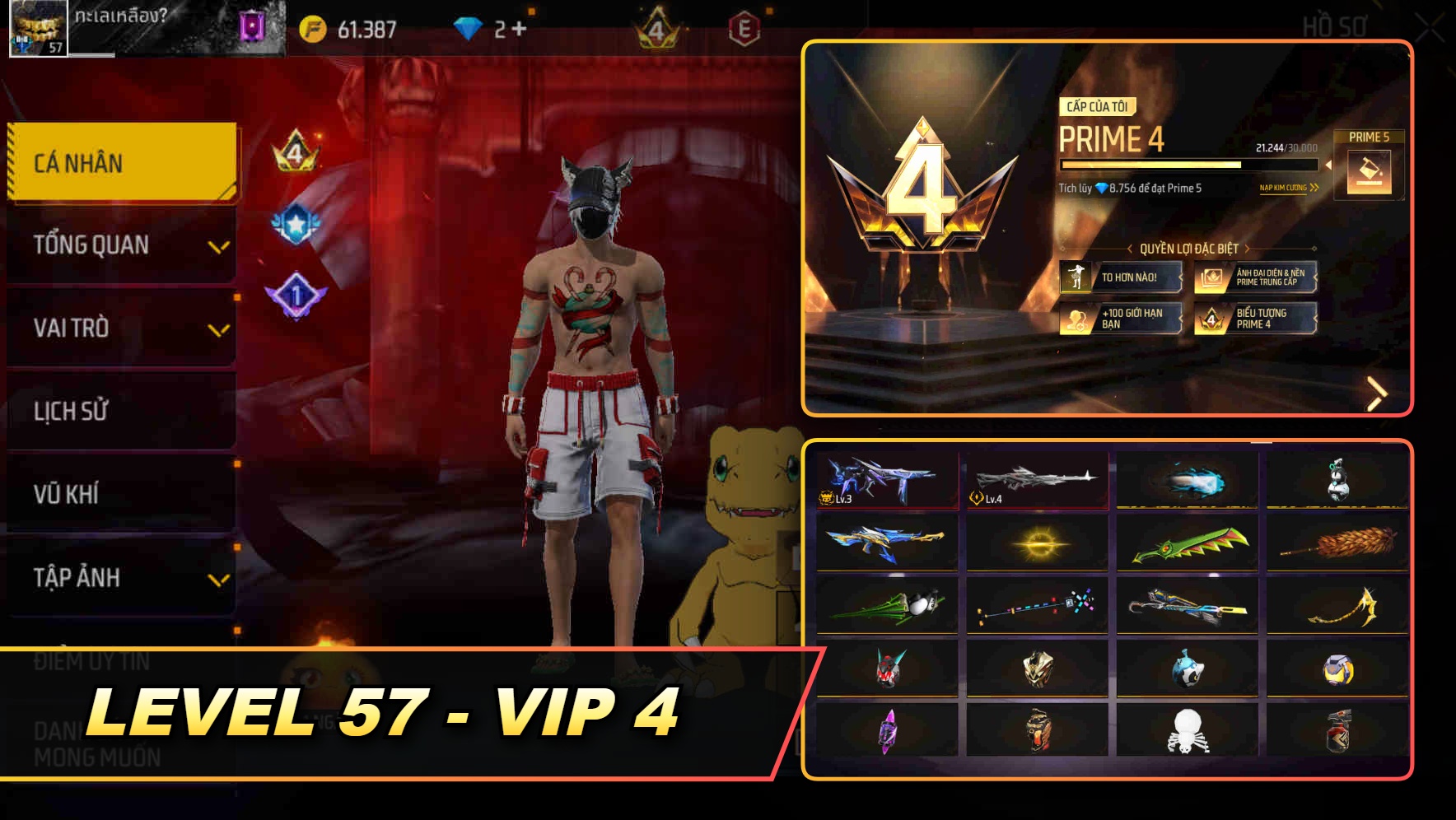Select the blue star rank emblem
This screenshot has width=1456, height=820.
pyautogui.click(x=296, y=222)
